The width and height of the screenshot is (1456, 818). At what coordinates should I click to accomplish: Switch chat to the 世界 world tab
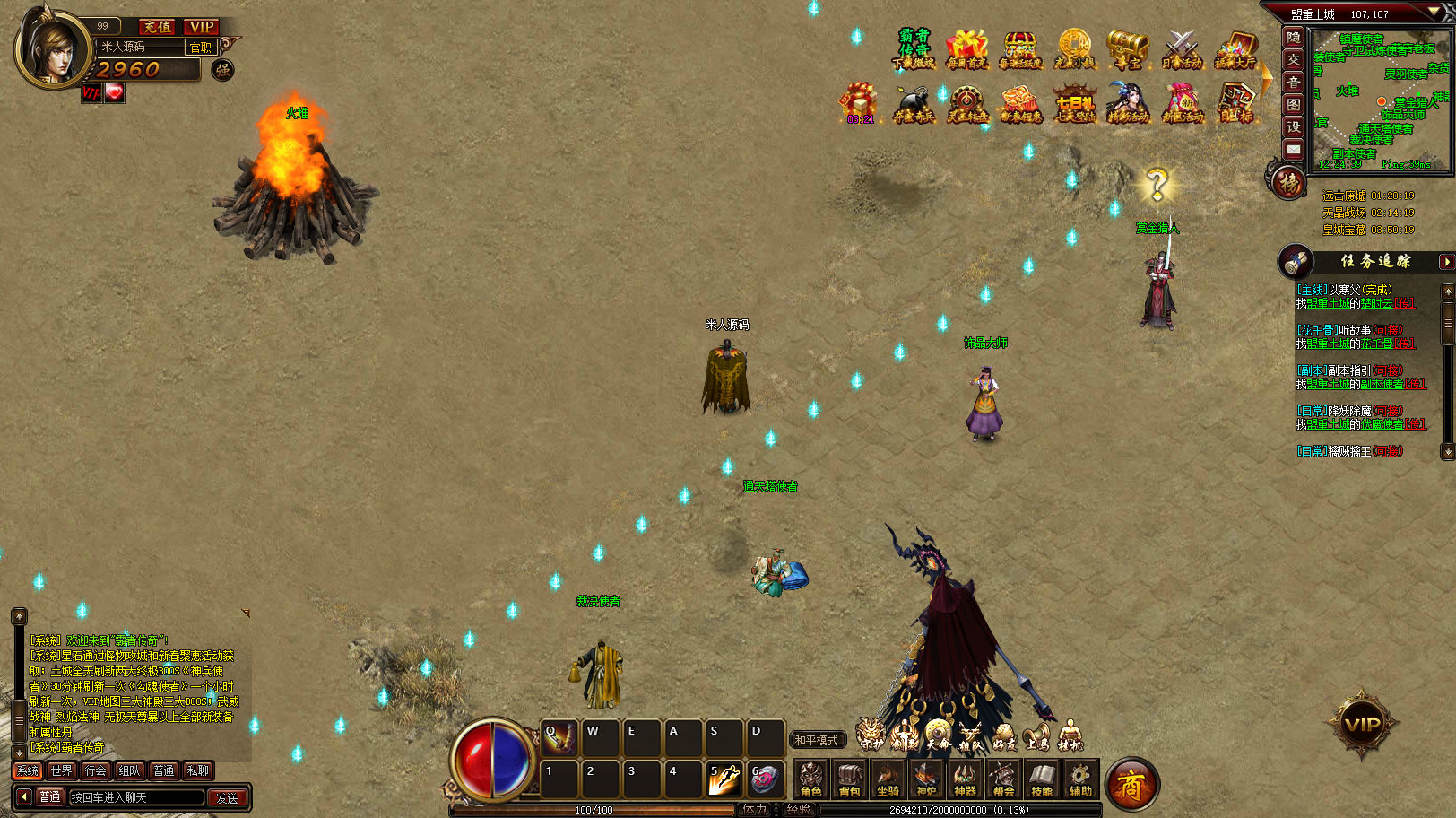click(62, 770)
